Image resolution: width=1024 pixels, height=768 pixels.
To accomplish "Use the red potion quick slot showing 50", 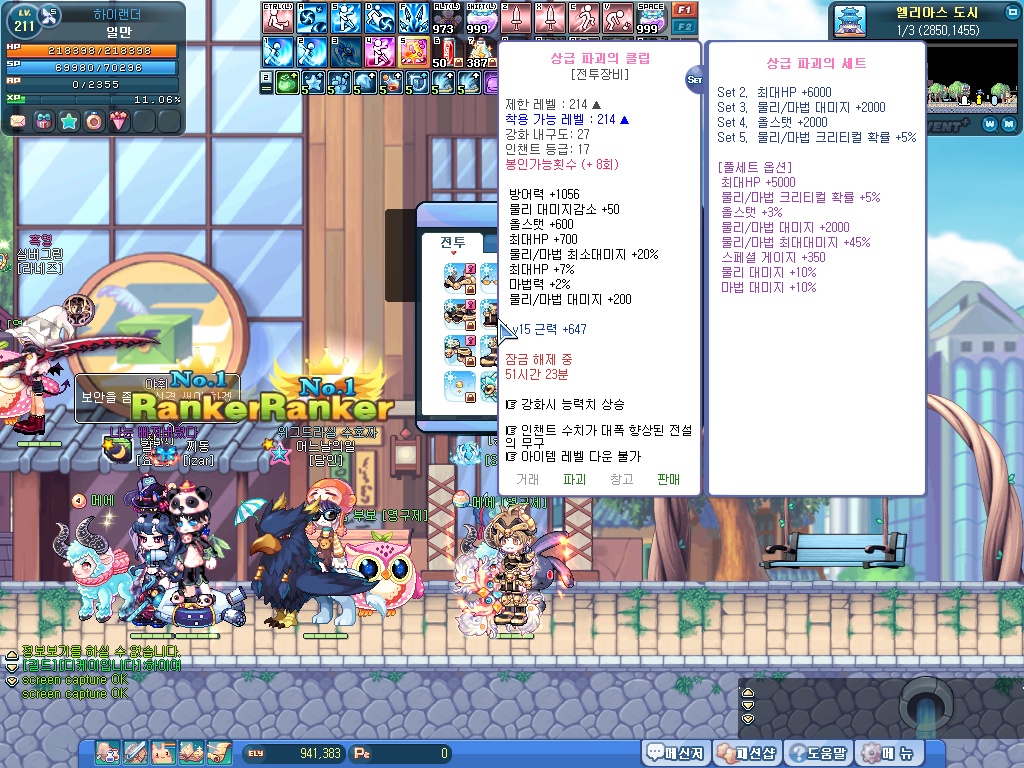I will 444,50.
